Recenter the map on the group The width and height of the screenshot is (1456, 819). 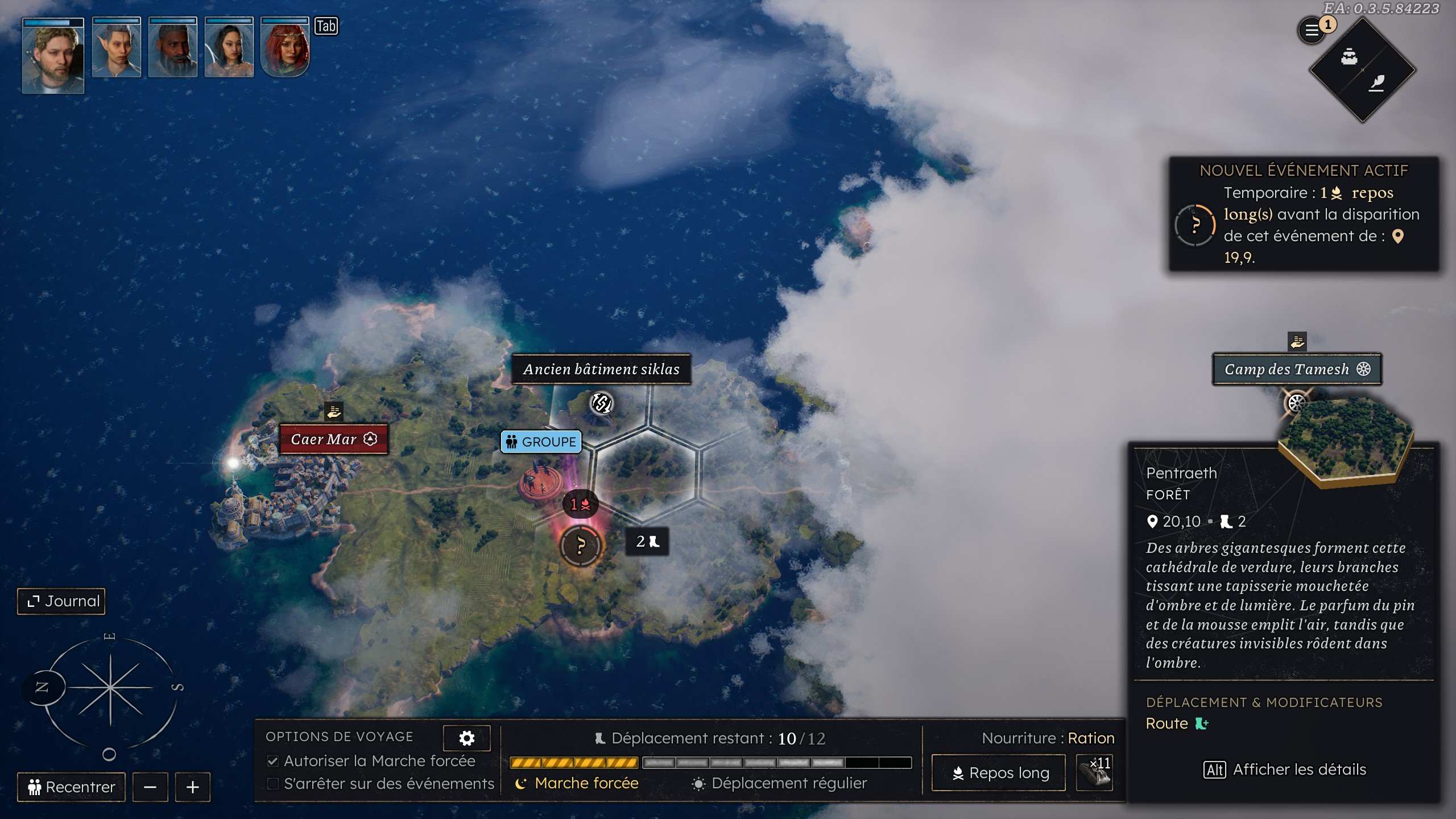pos(71,787)
